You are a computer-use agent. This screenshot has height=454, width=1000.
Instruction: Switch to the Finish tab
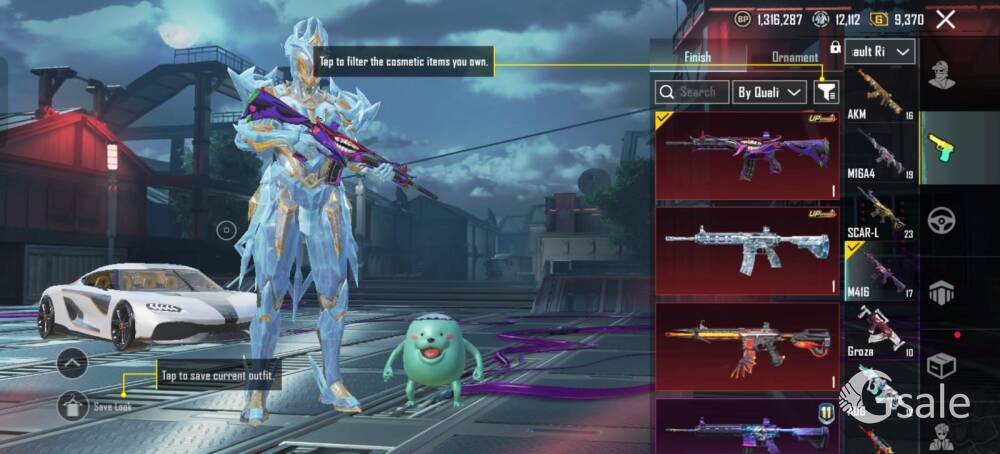coord(697,57)
